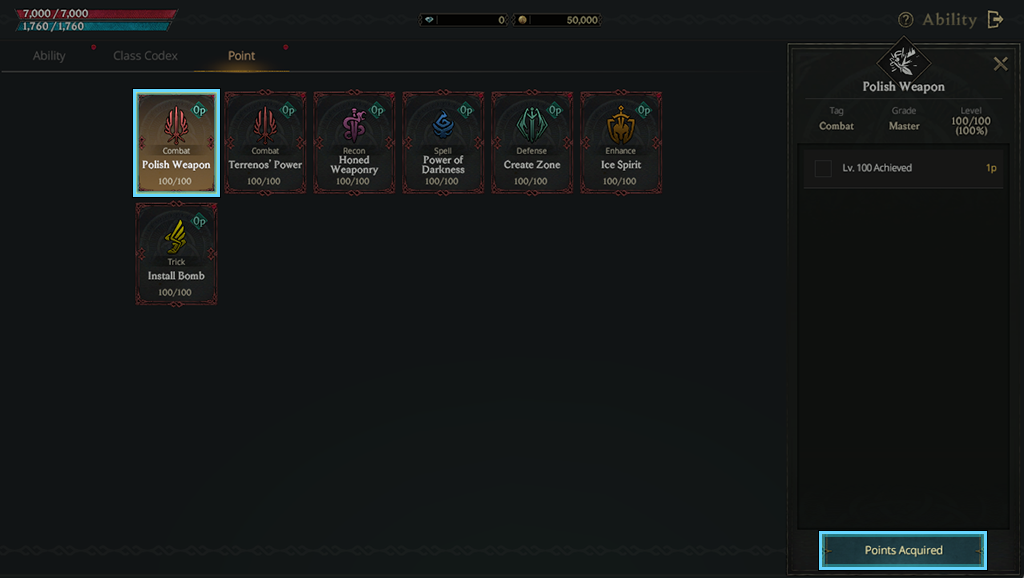Select the Power of Darkness spell card
The width and height of the screenshot is (1024, 578).
click(x=443, y=142)
